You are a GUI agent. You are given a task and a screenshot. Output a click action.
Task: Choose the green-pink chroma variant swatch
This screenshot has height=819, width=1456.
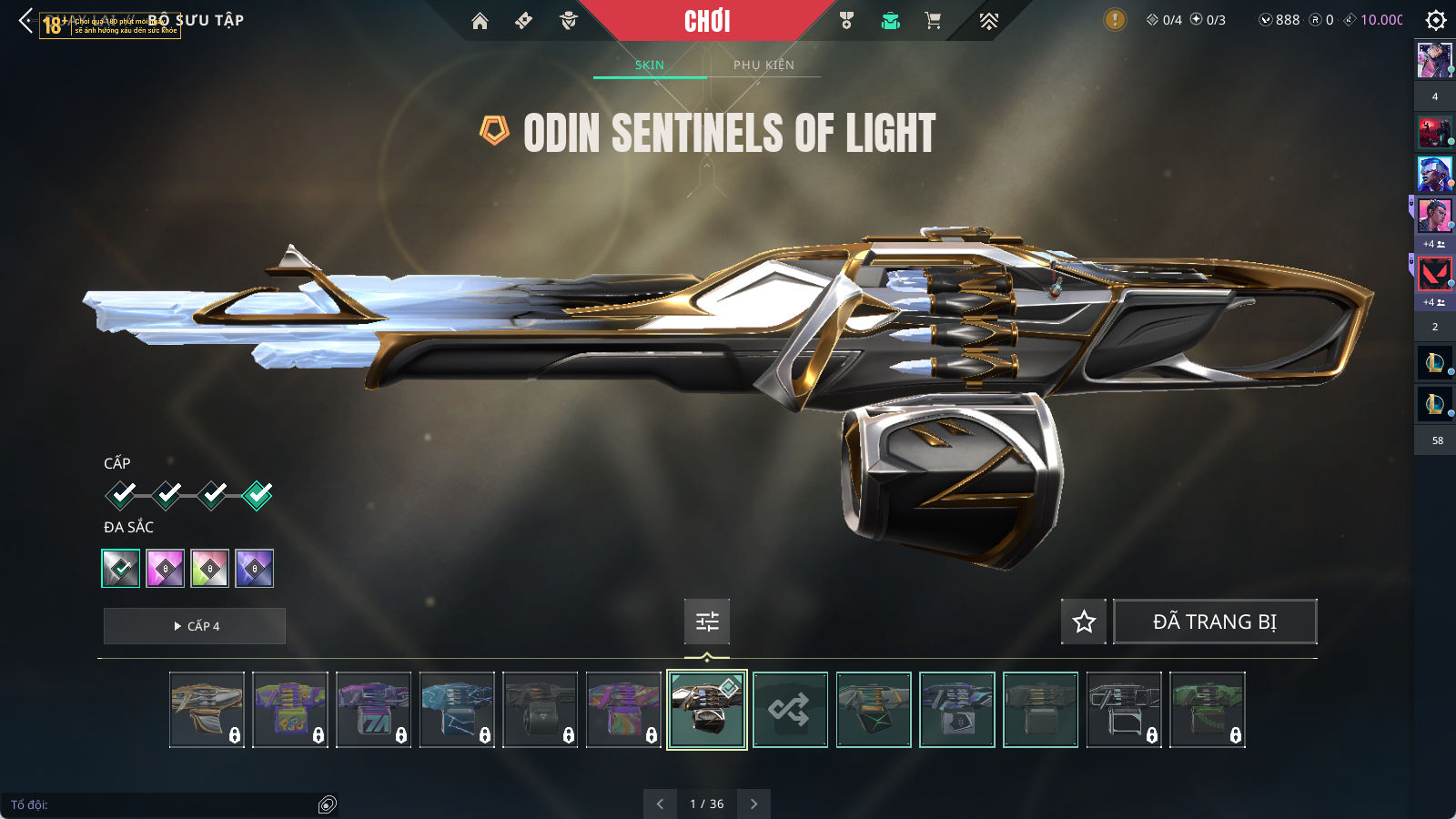click(210, 569)
